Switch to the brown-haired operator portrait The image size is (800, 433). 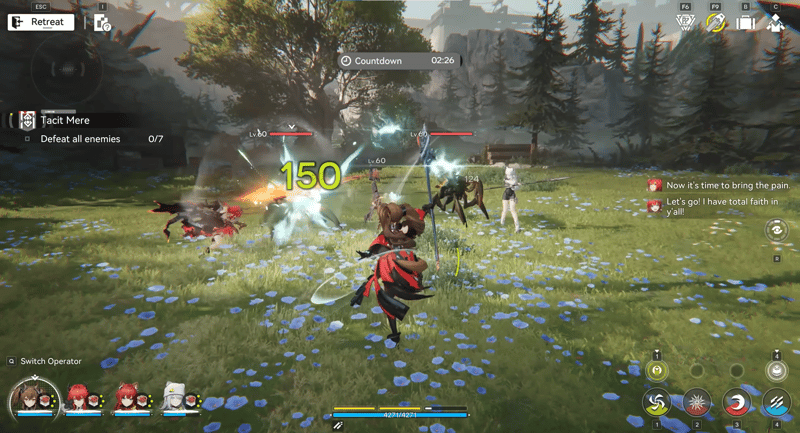tap(29, 398)
